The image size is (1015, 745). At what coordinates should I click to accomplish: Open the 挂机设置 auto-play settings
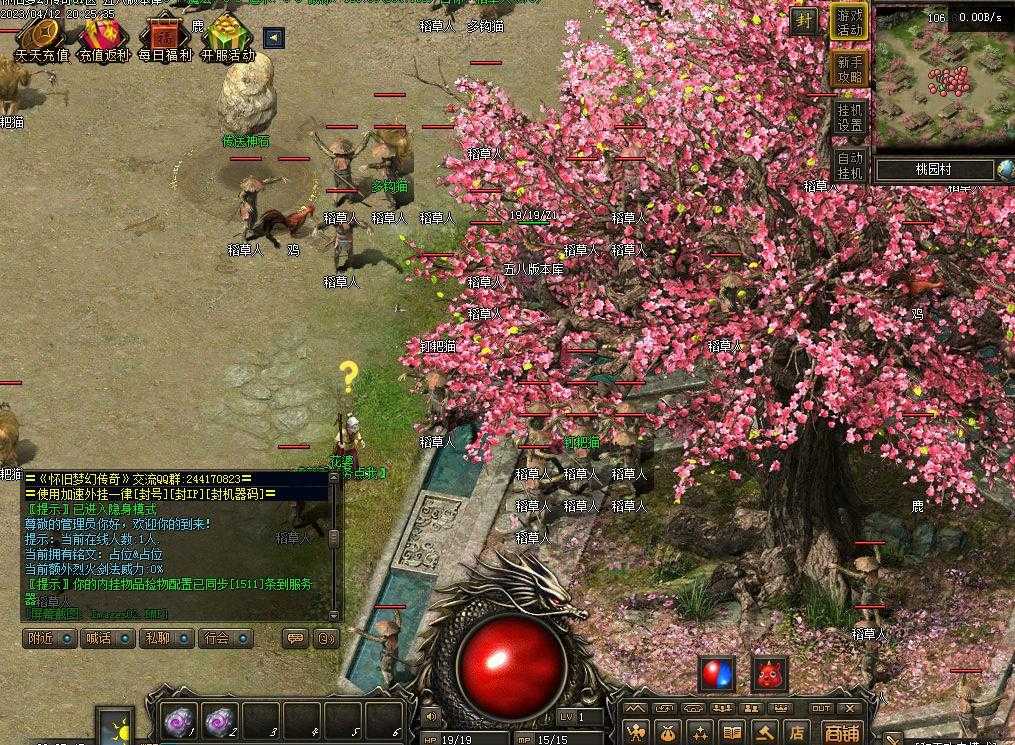click(x=849, y=117)
